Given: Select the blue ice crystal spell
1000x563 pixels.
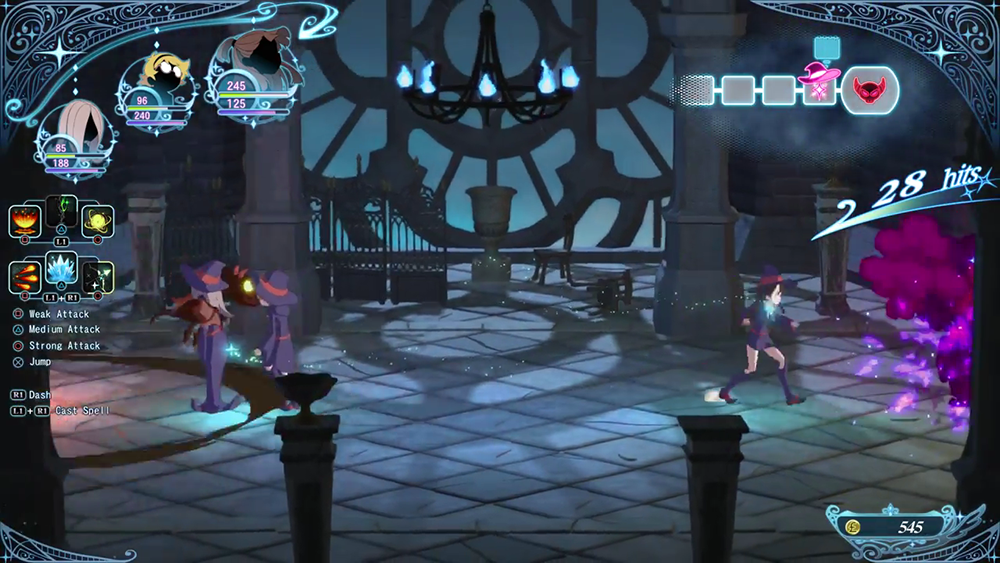Looking at the screenshot, I should pos(62,268).
